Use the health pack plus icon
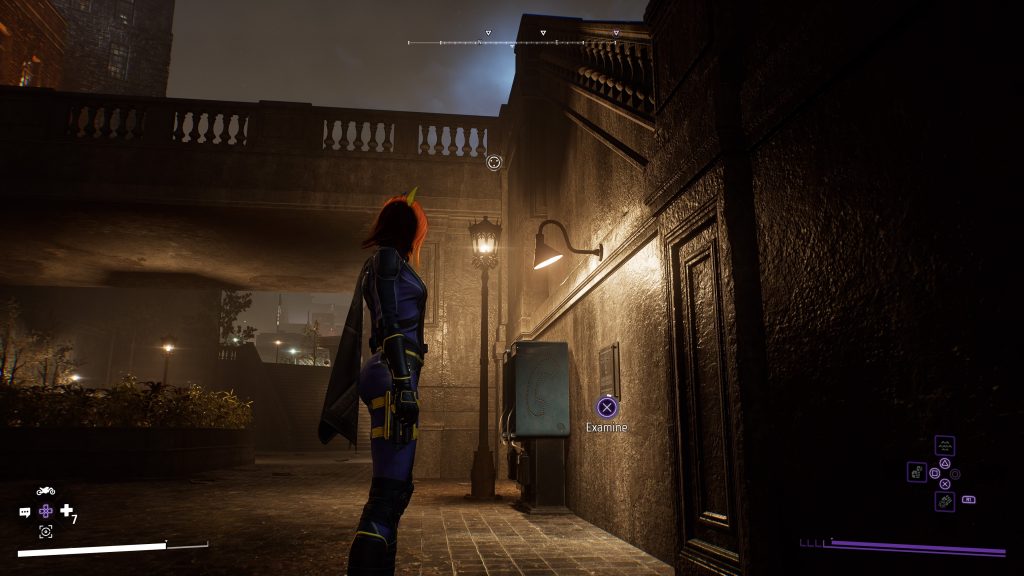Viewport: 1024px width, 576px height. pos(67,511)
